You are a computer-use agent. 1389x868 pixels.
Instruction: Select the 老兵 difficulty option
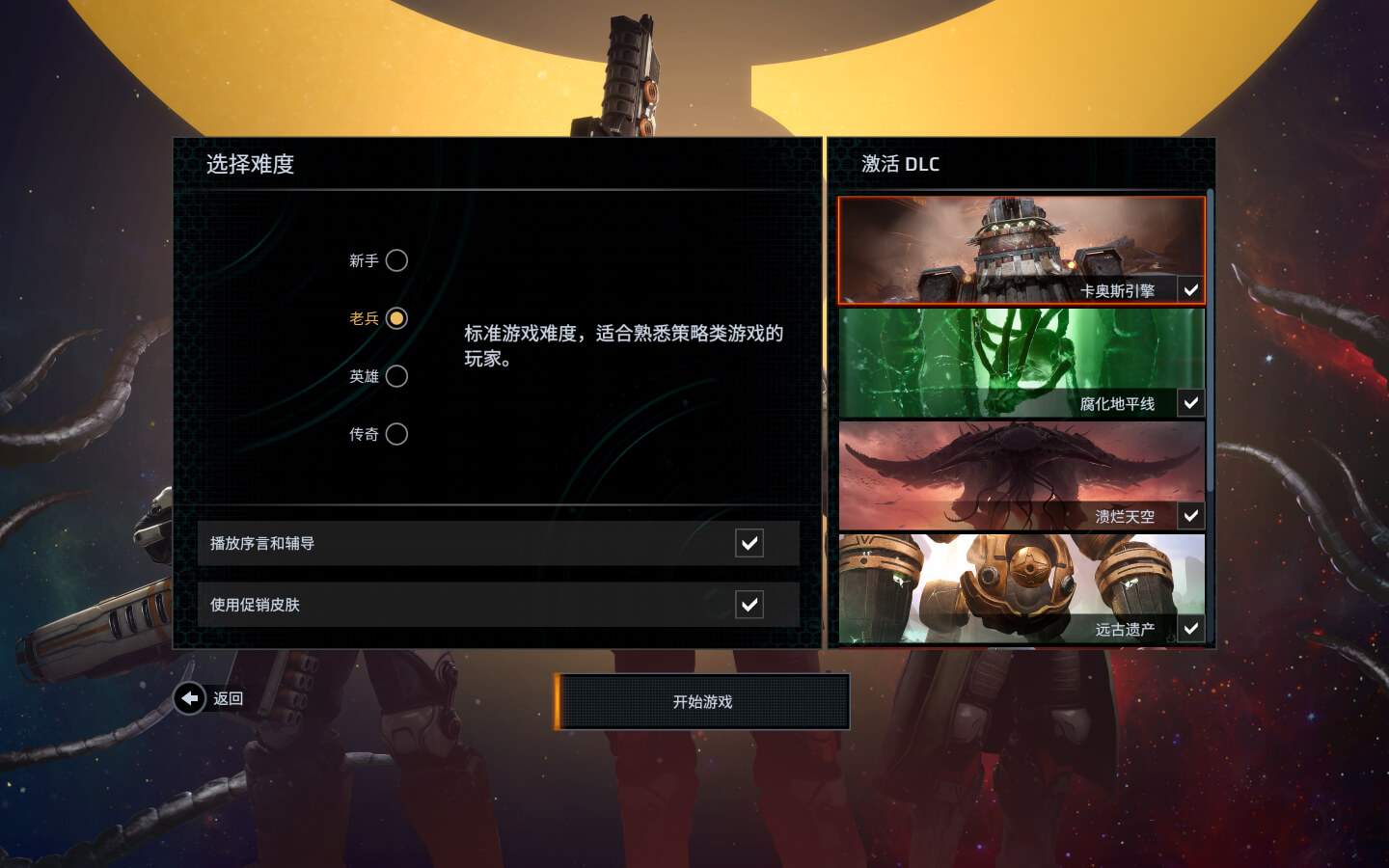[x=395, y=318]
